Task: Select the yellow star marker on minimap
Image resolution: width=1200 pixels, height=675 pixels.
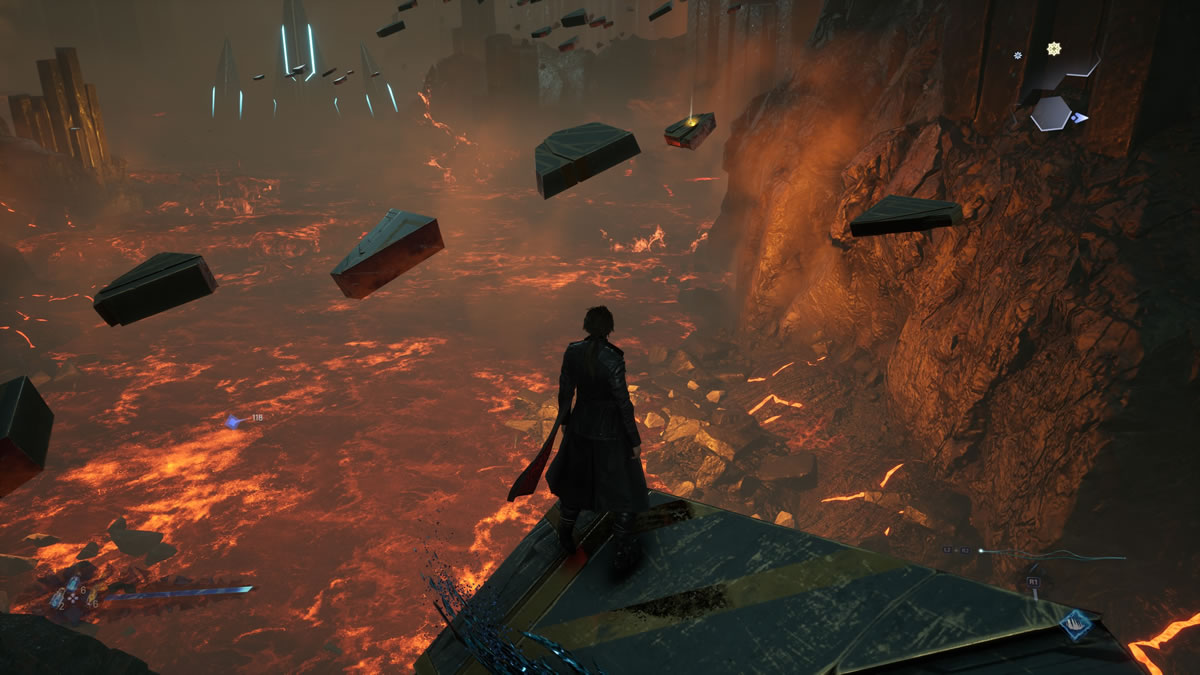Action: 1053,48
